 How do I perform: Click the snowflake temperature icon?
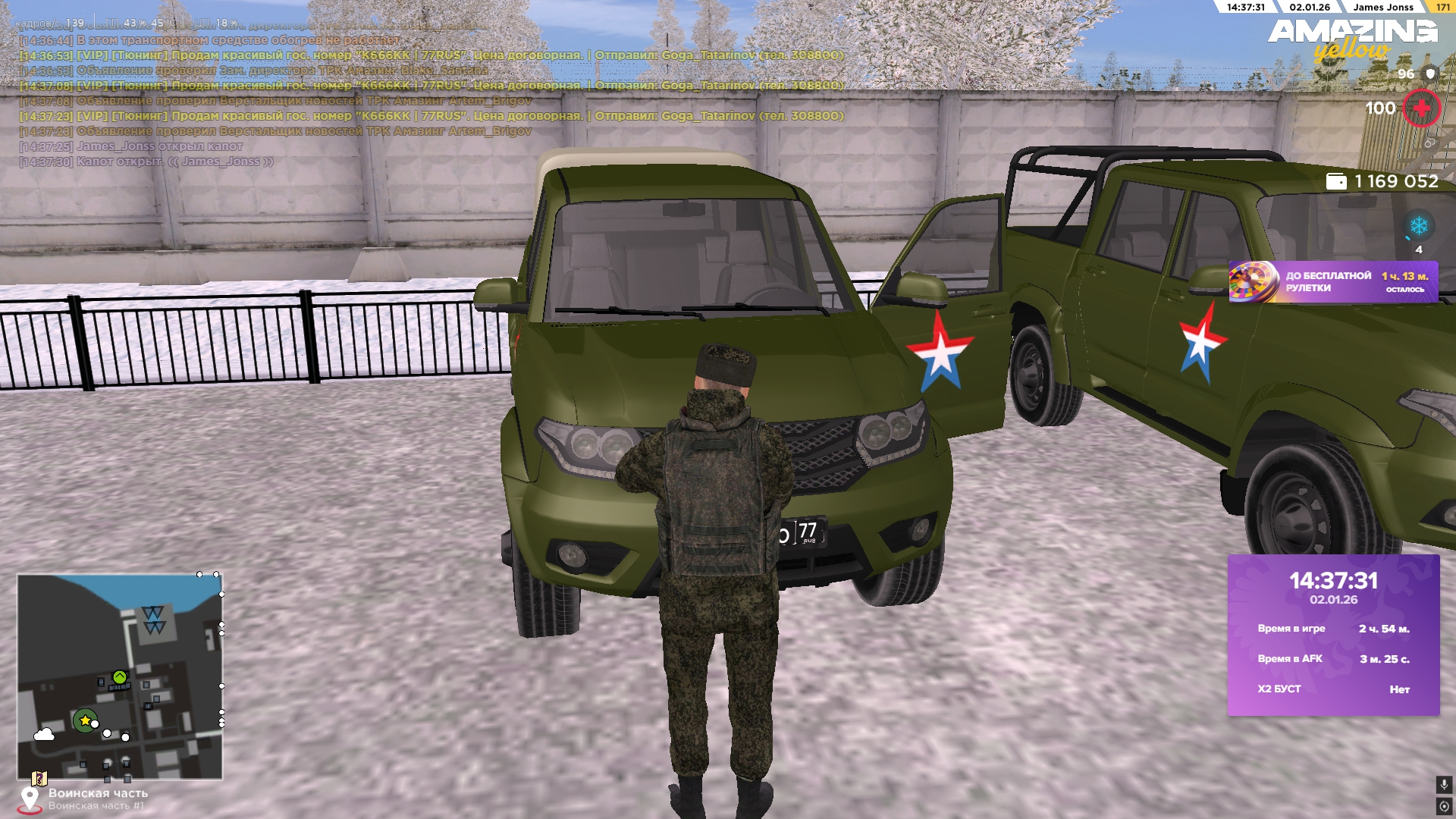[x=1418, y=226]
